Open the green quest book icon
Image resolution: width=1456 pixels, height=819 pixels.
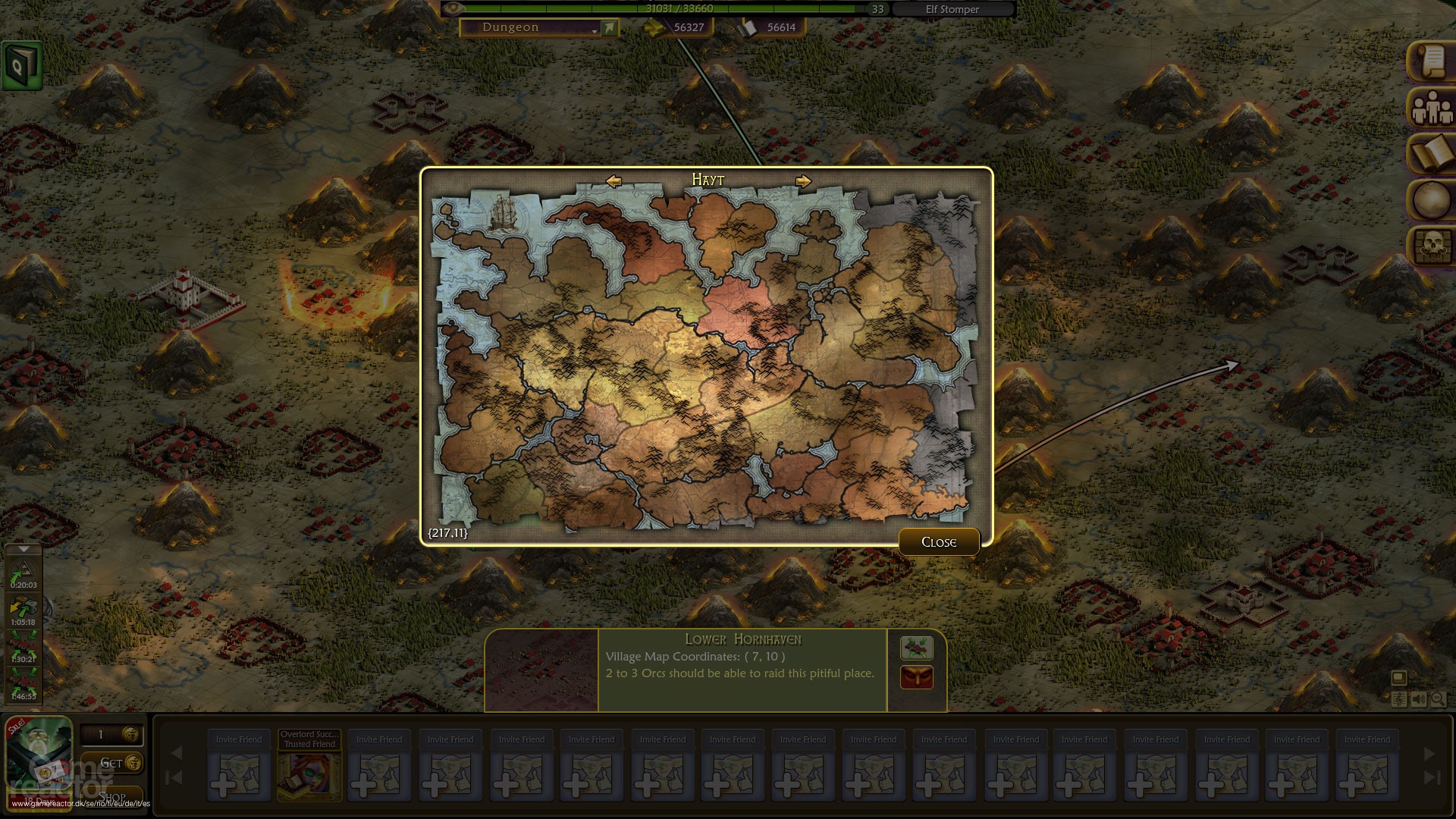point(20,64)
